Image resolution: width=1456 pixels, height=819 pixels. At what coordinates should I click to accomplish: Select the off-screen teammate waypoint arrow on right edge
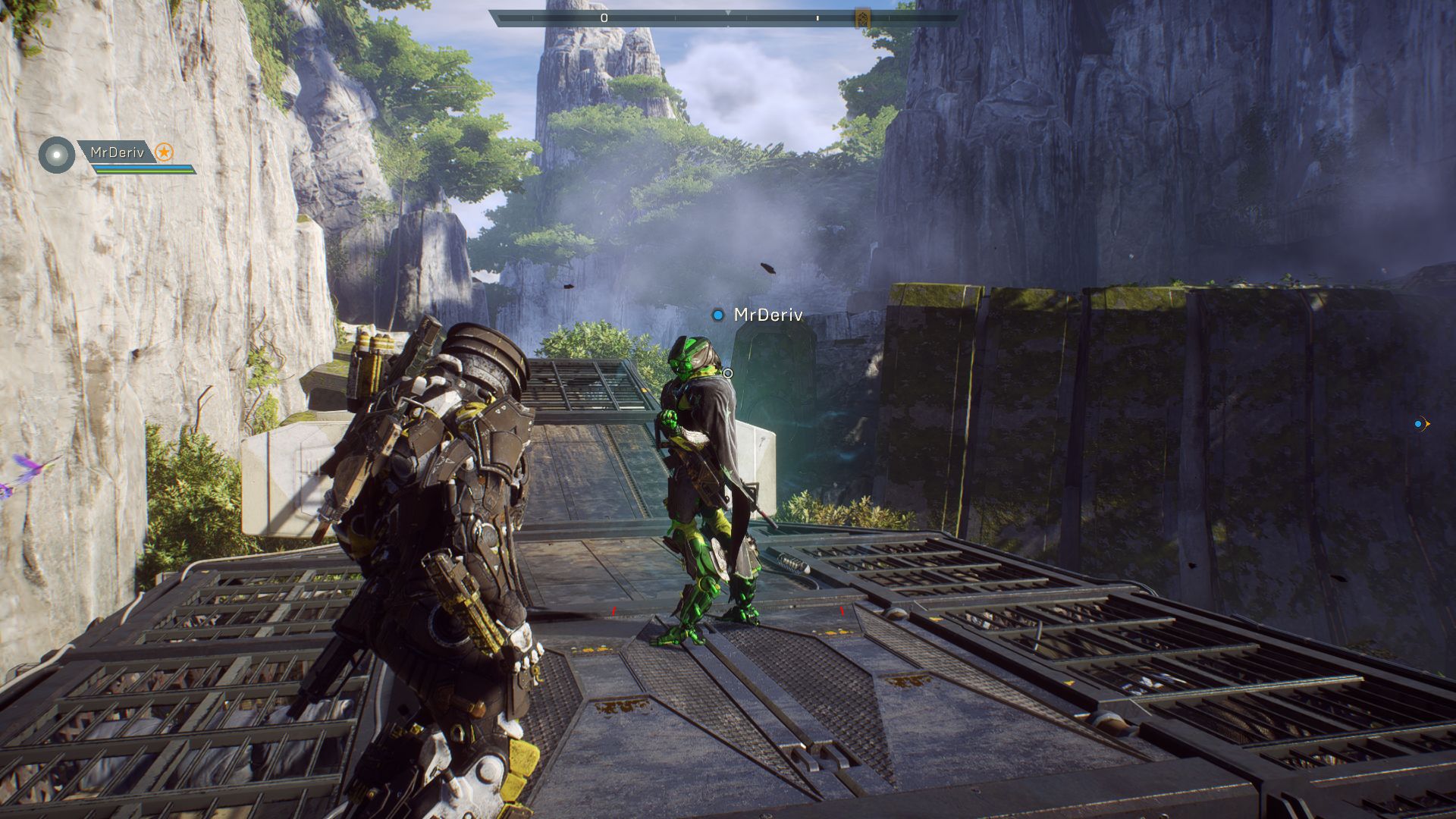click(x=1429, y=424)
